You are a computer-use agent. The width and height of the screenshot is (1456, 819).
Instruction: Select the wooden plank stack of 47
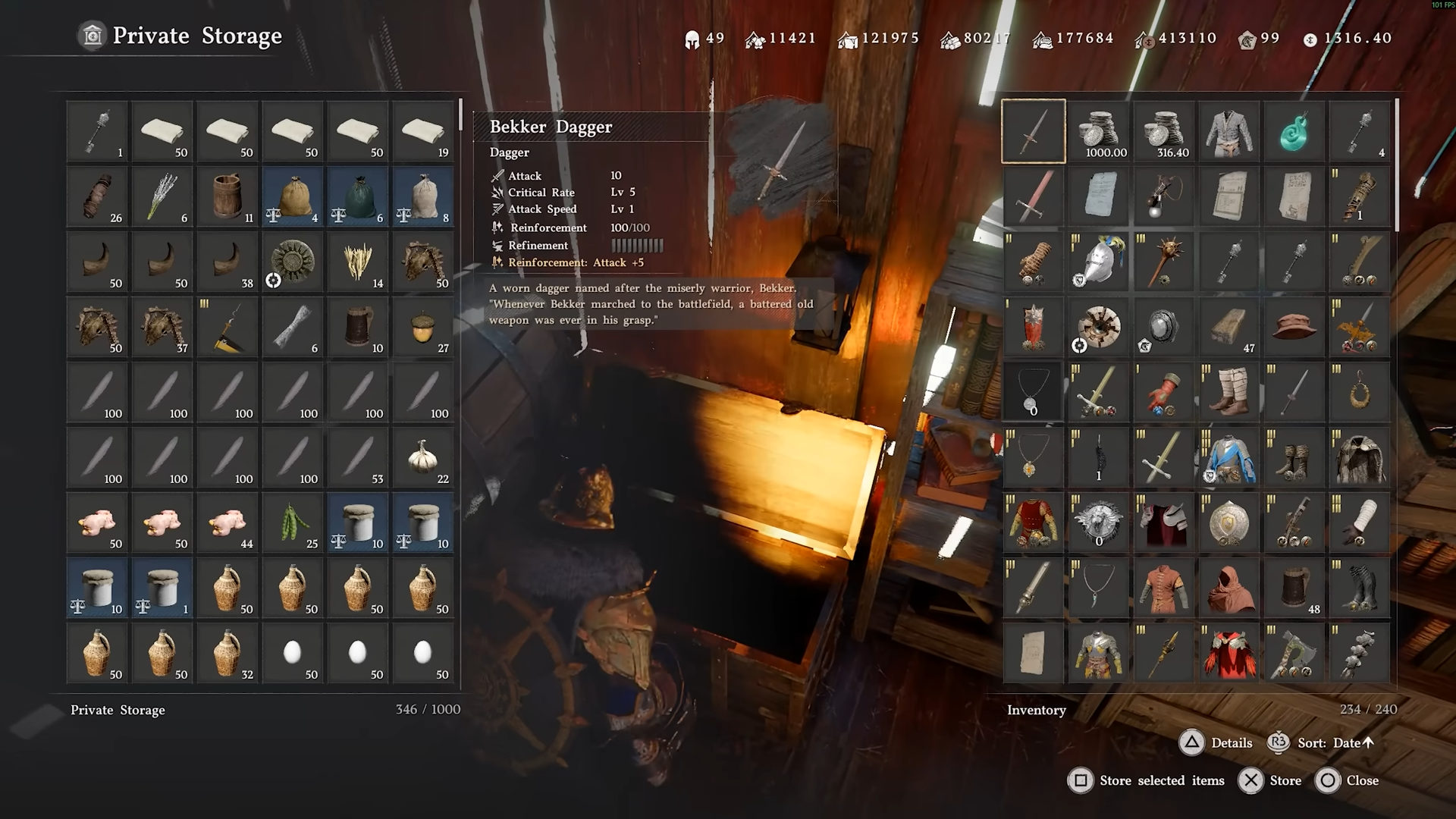pos(1228,327)
